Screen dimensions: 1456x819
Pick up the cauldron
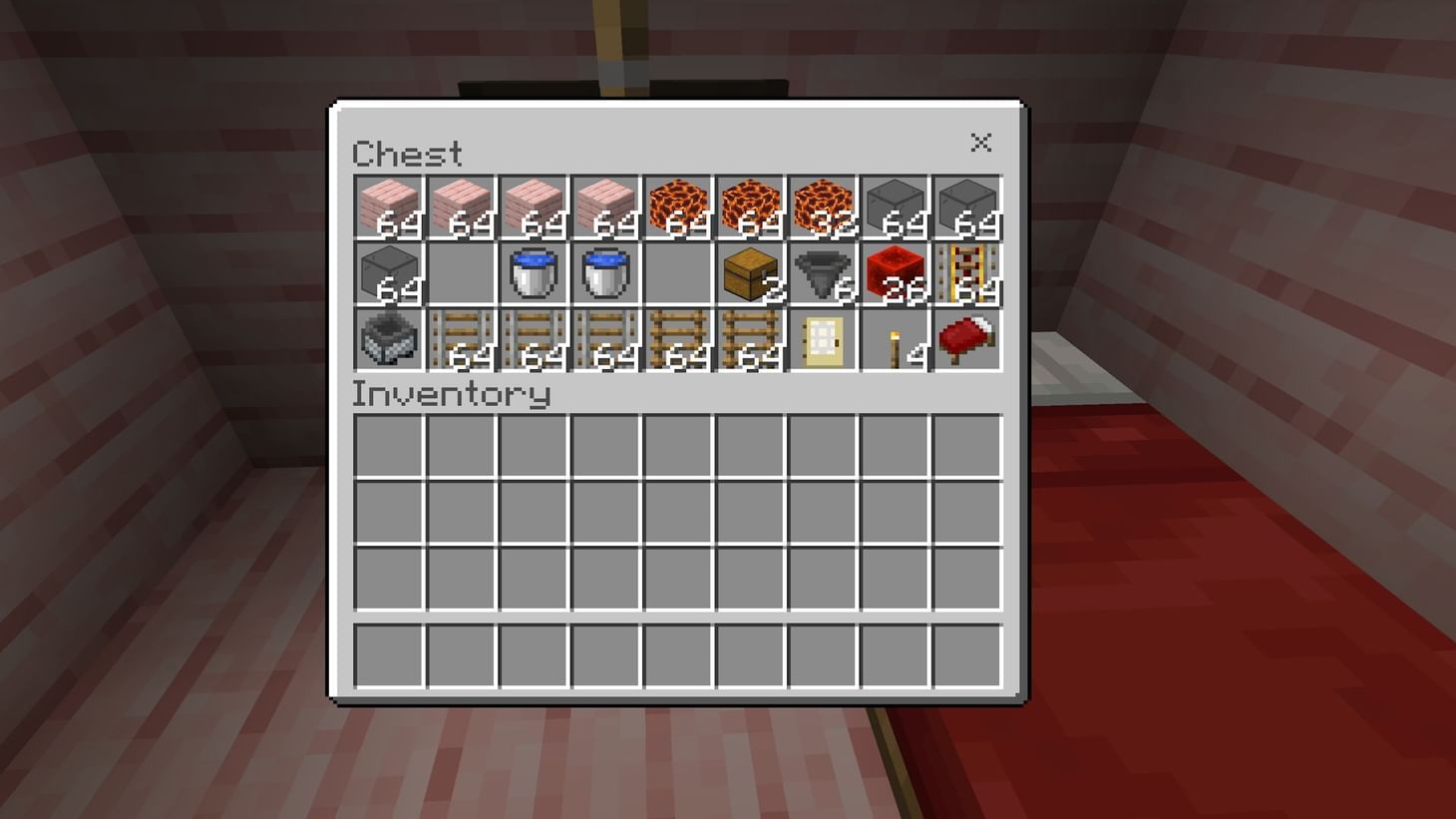click(x=387, y=336)
